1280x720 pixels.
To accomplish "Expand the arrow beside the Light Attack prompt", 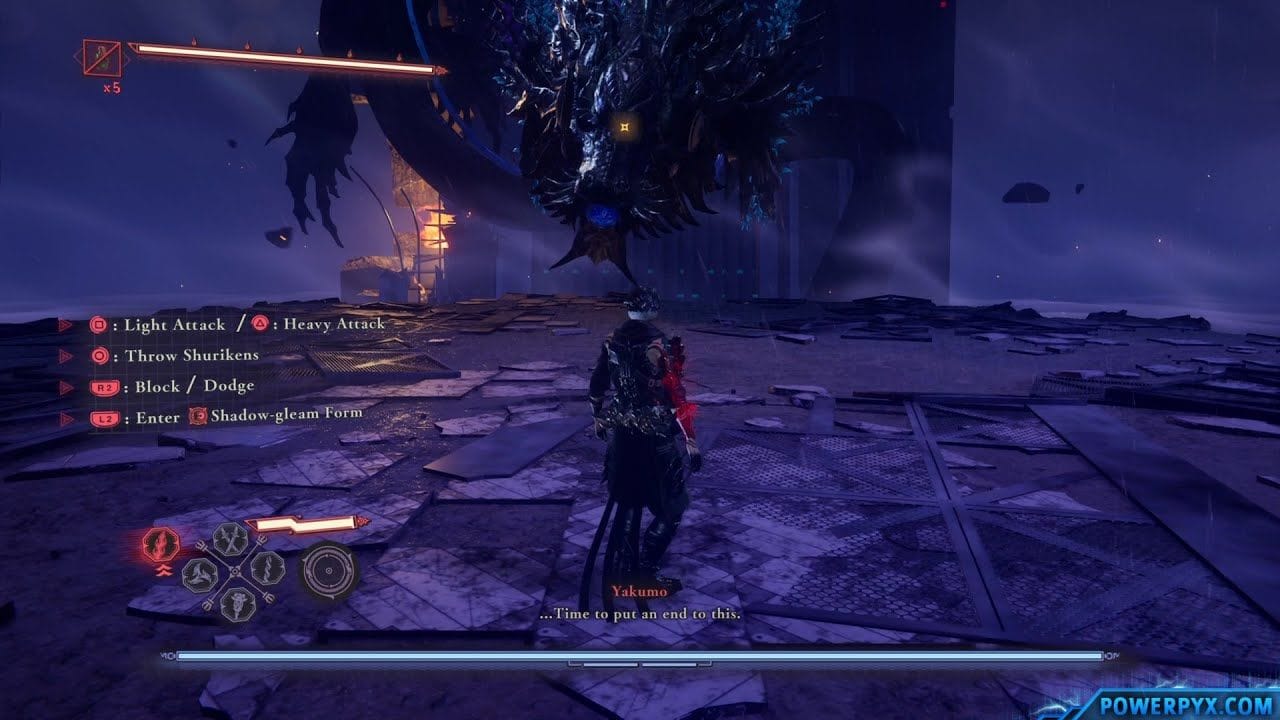I will tap(66, 324).
